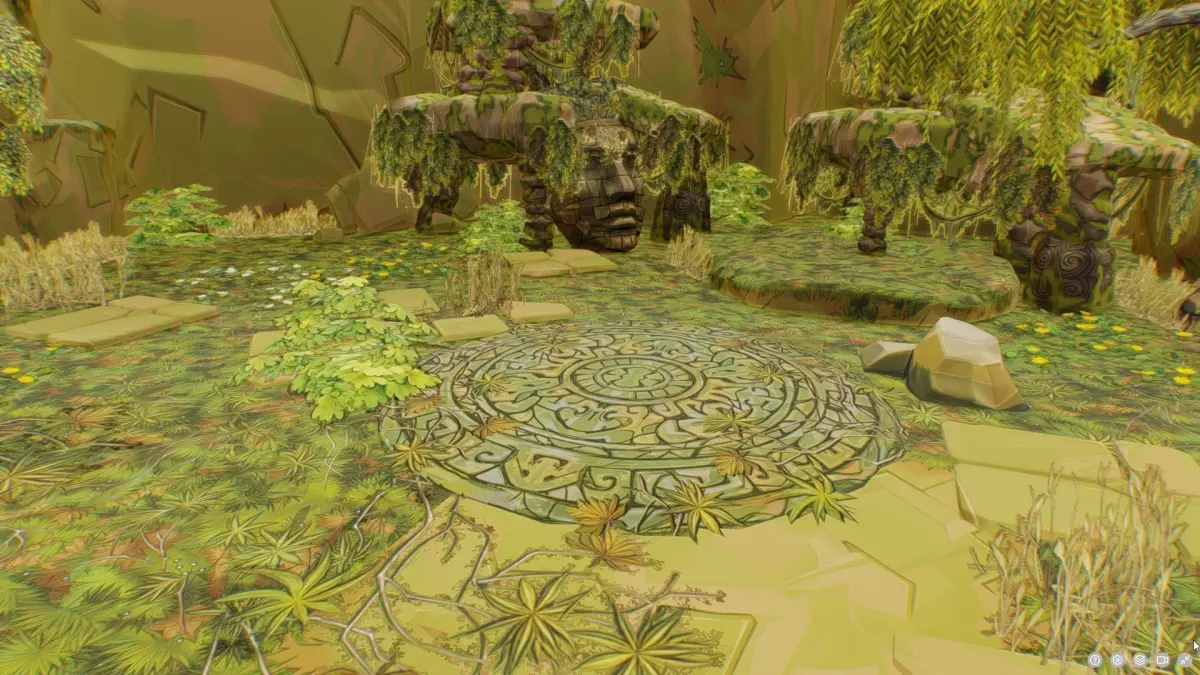Exit fullscreen with the inward arrows icon
Viewport: 1200px width, 675px height.
pos(1185,660)
